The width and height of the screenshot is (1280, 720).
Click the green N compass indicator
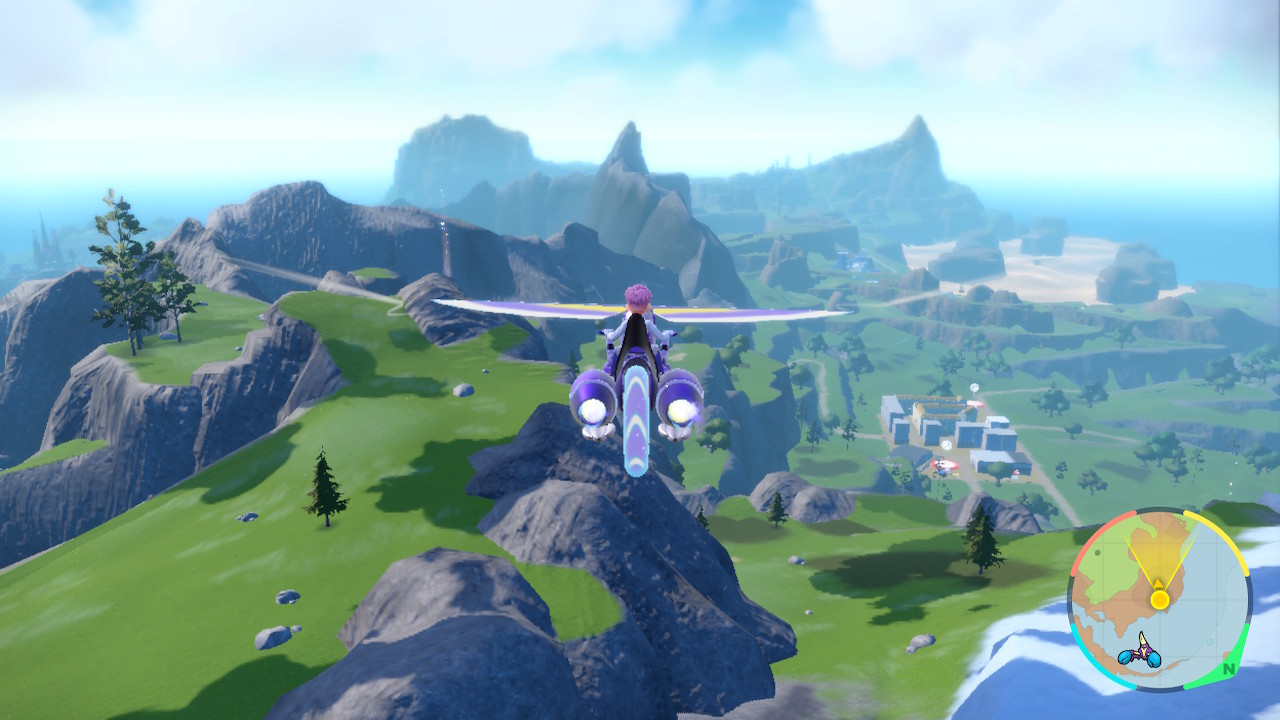coord(1228,668)
